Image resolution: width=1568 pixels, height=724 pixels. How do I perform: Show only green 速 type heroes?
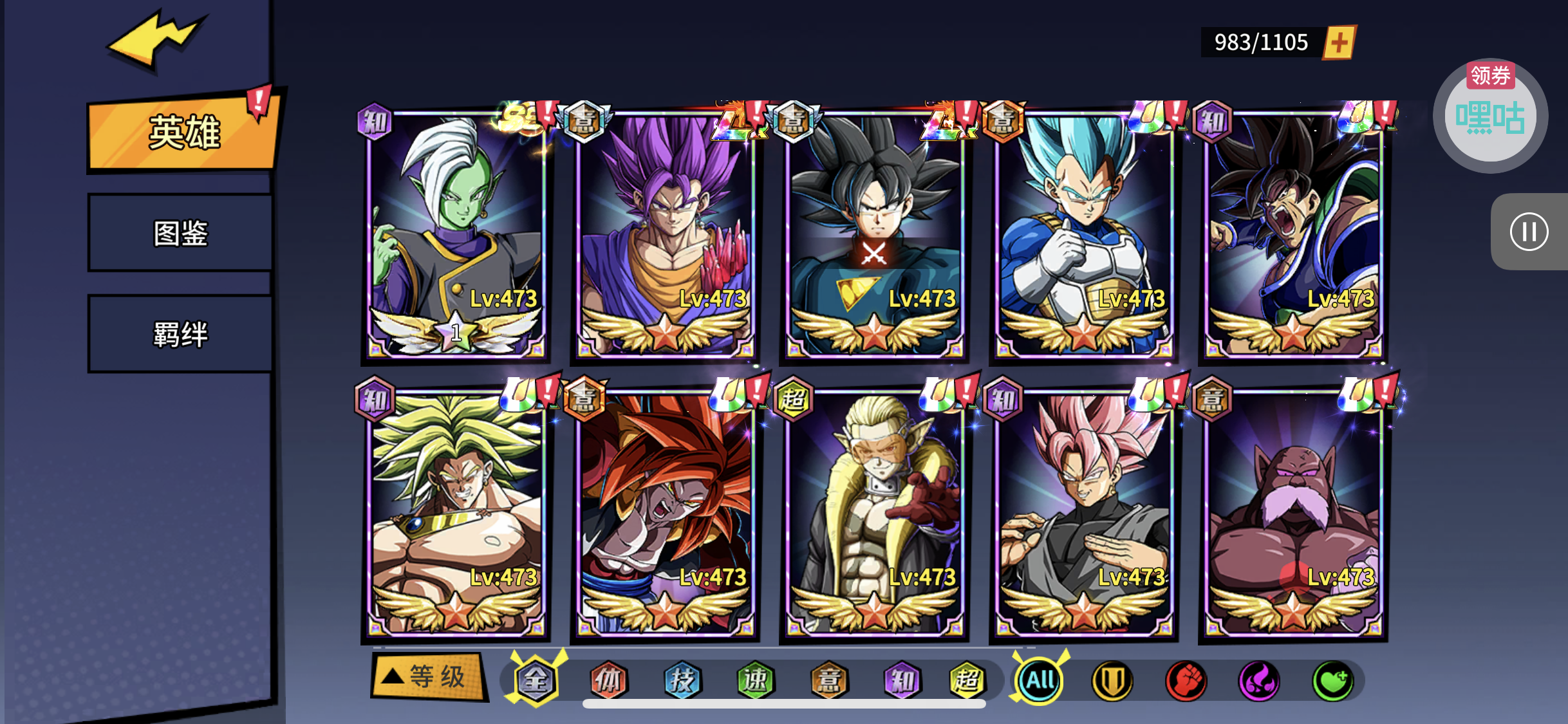(x=755, y=680)
